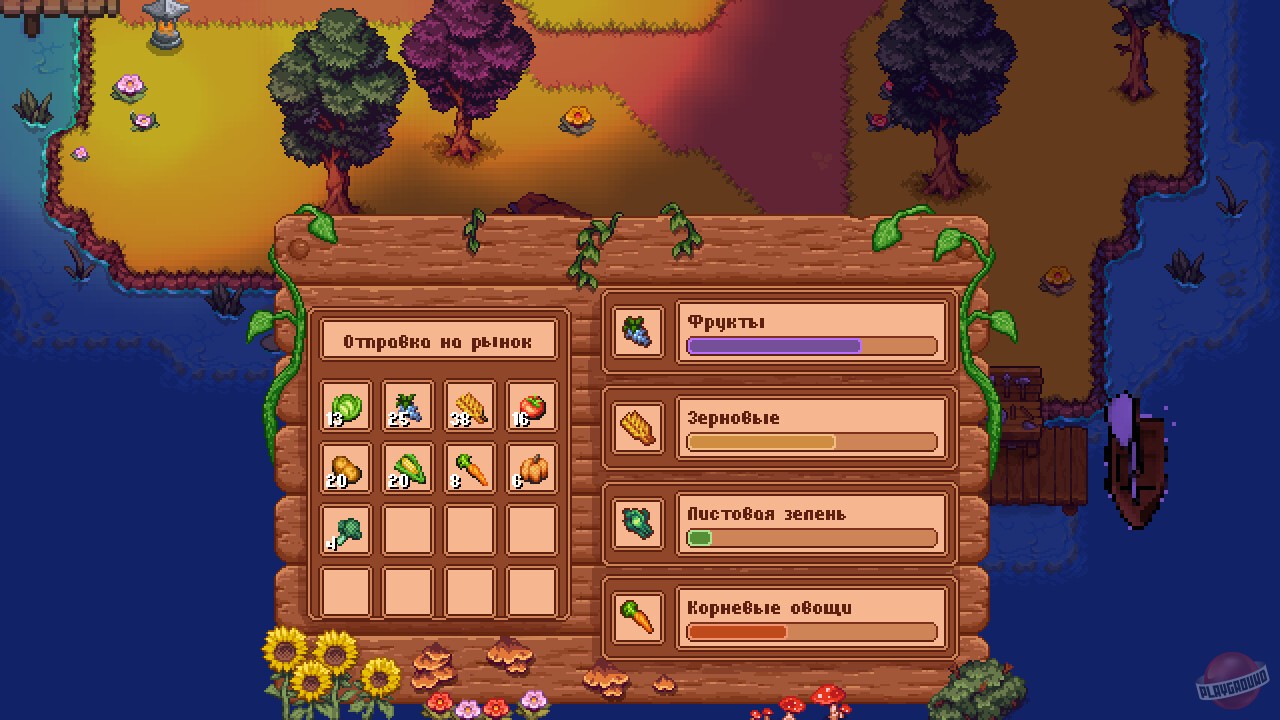The height and width of the screenshot is (720, 1280).
Task: Pick the wheat bundle showing 38
Action: (x=469, y=405)
